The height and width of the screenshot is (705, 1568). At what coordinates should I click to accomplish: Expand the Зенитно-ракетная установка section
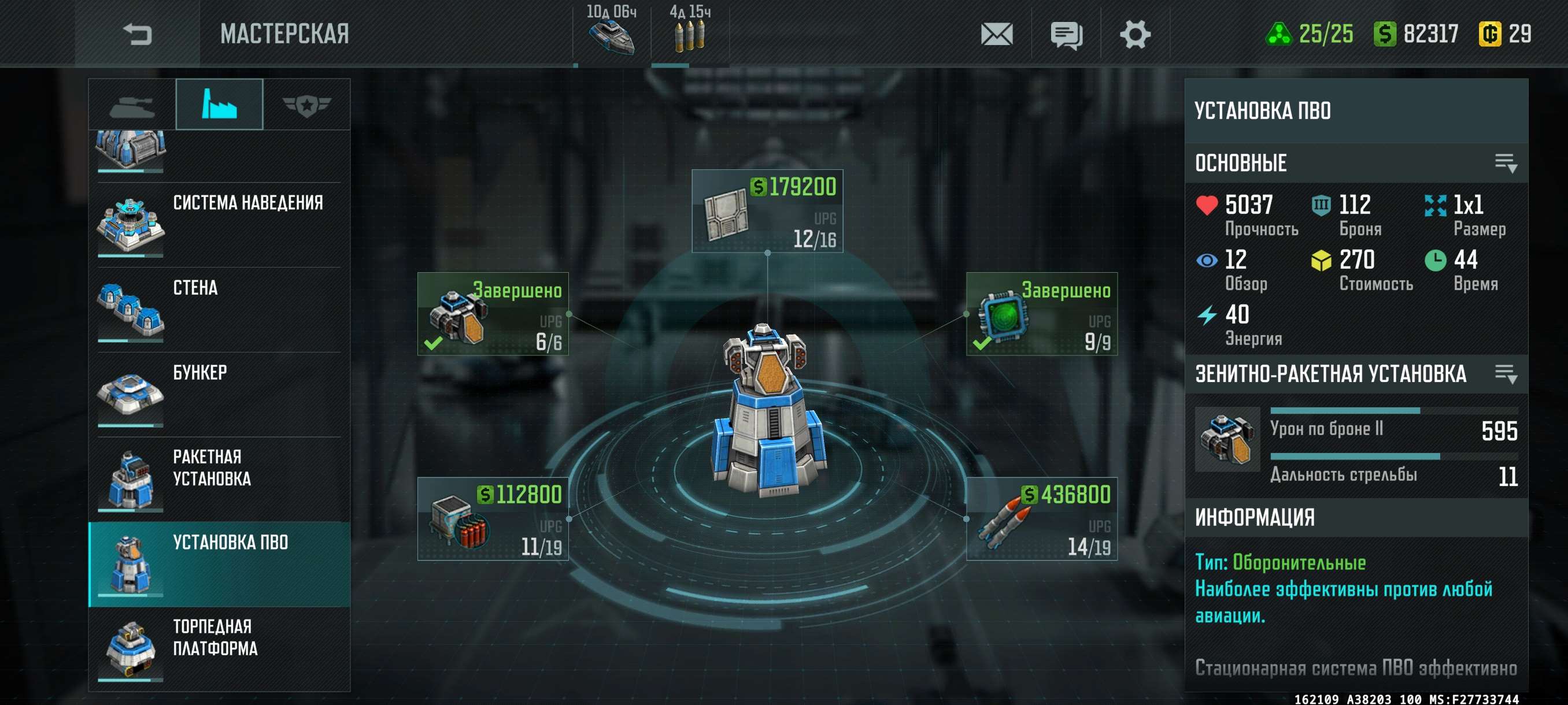pyautogui.click(x=1506, y=373)
